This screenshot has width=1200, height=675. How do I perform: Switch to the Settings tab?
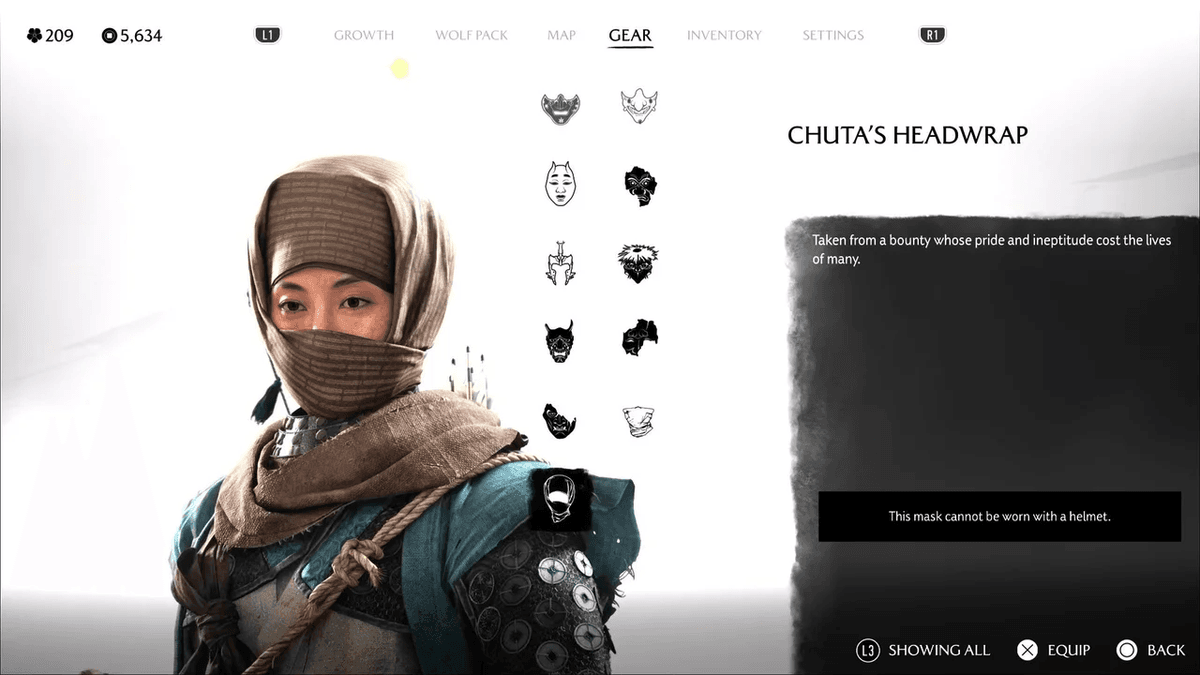click(x=832, y=35)
